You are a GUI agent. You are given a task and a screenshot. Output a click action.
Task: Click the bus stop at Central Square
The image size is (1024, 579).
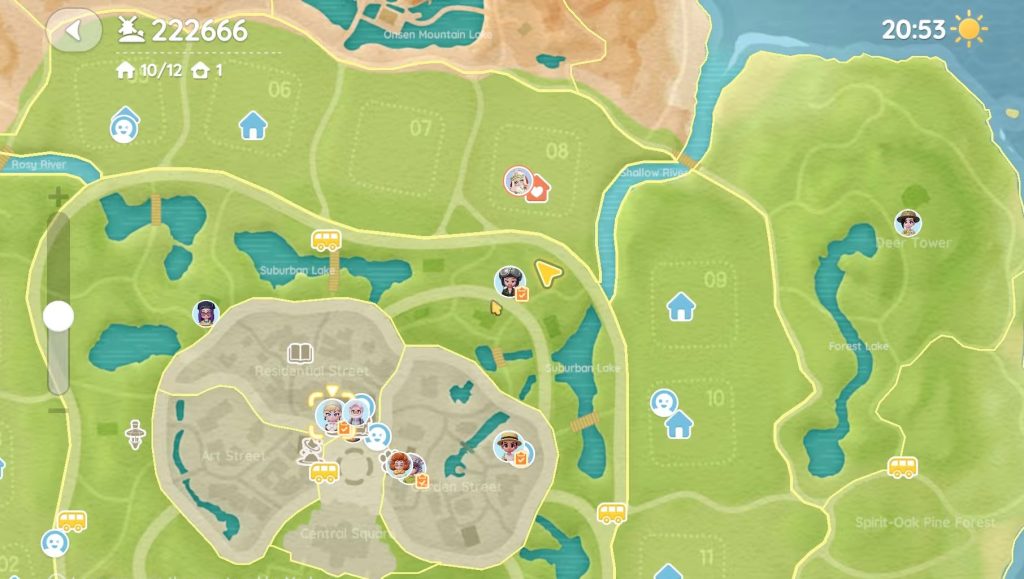point(323,472)
